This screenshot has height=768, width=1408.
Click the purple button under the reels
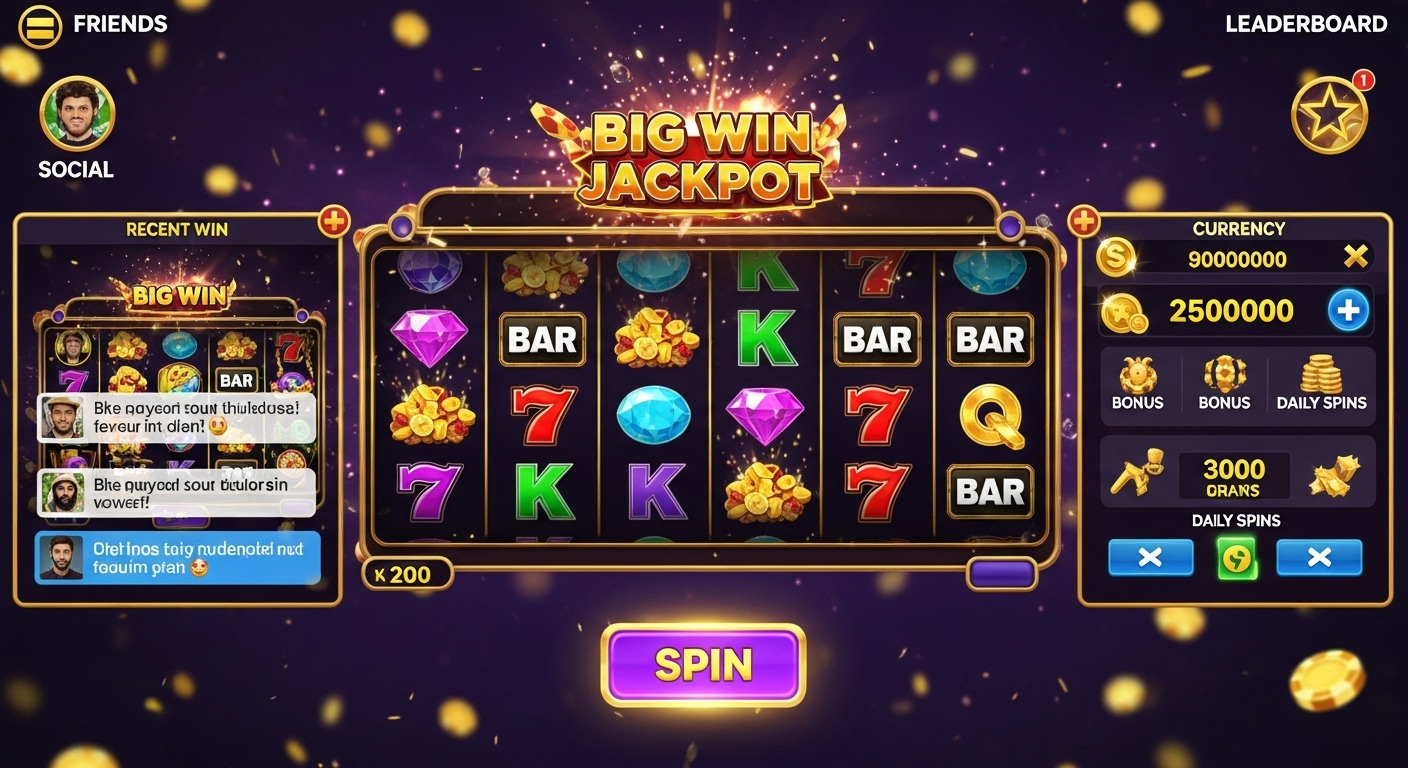1001,574
